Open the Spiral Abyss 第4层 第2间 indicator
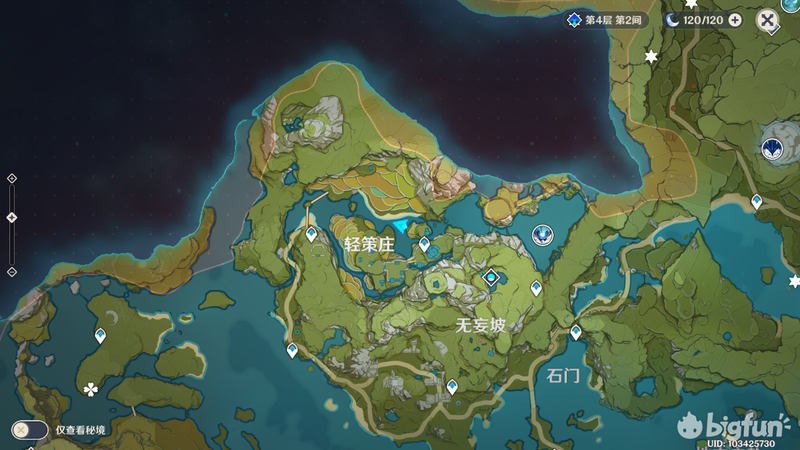 click(x=607, y=20)
